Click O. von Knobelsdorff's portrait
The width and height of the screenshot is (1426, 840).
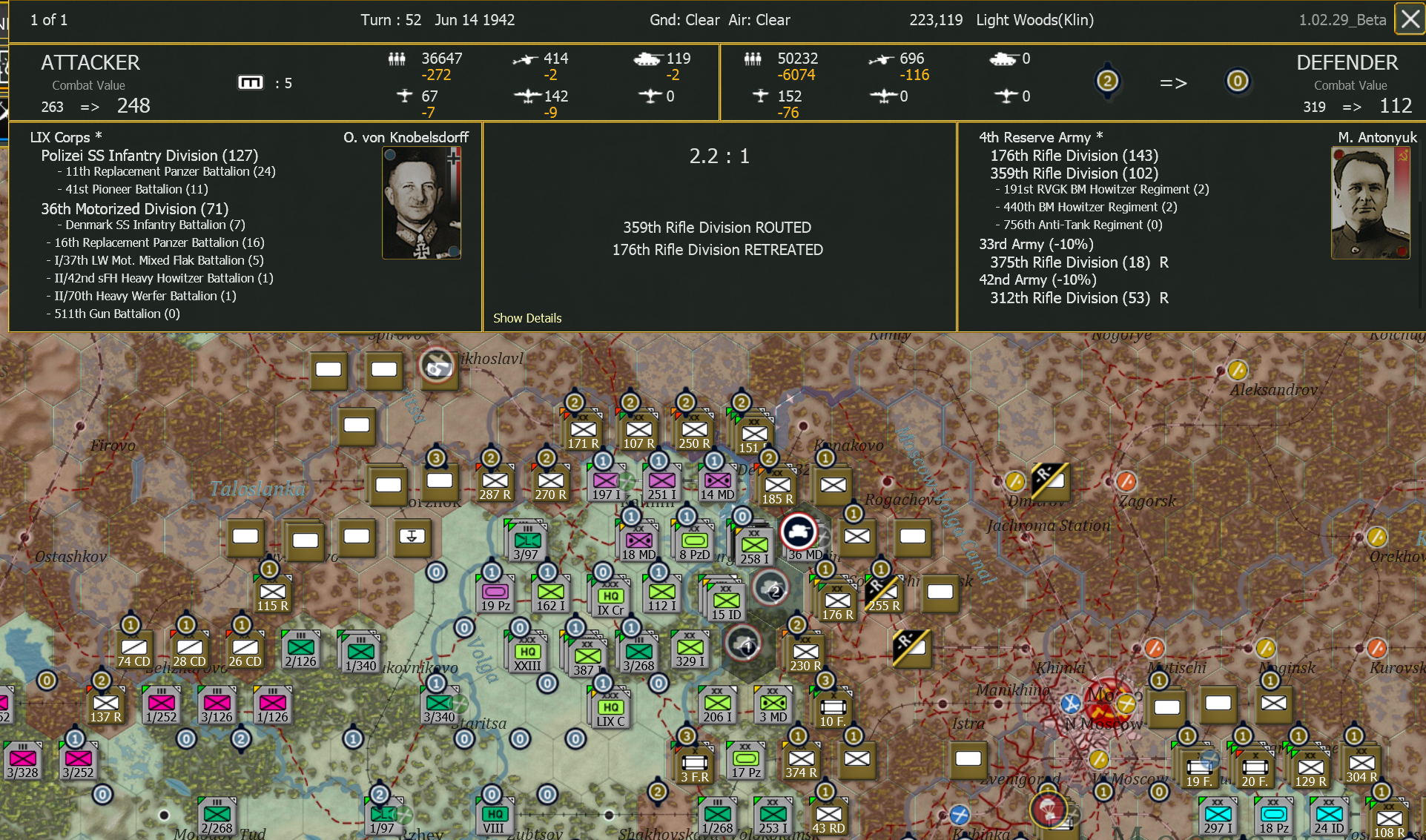[420, 202]
